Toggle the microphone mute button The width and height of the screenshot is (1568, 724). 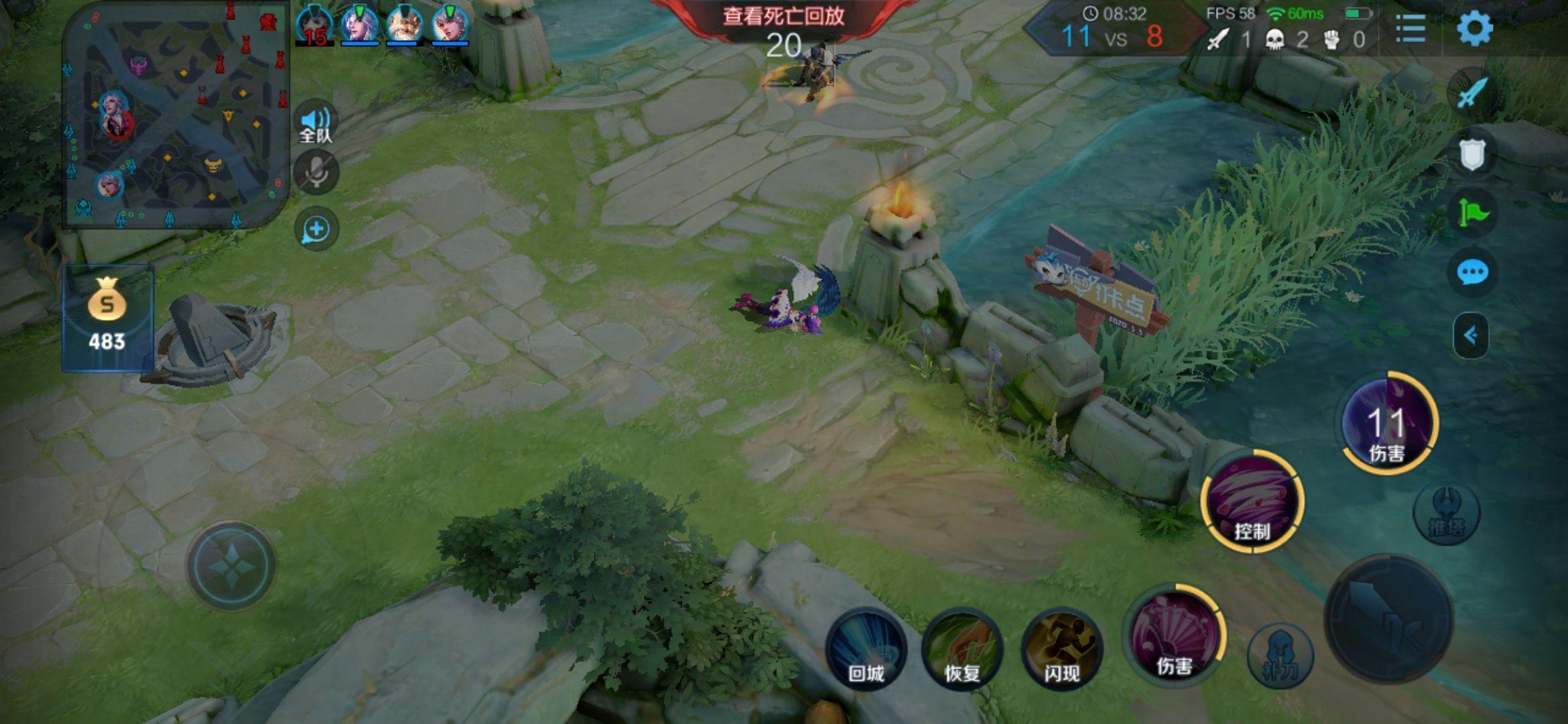(316, 173)
